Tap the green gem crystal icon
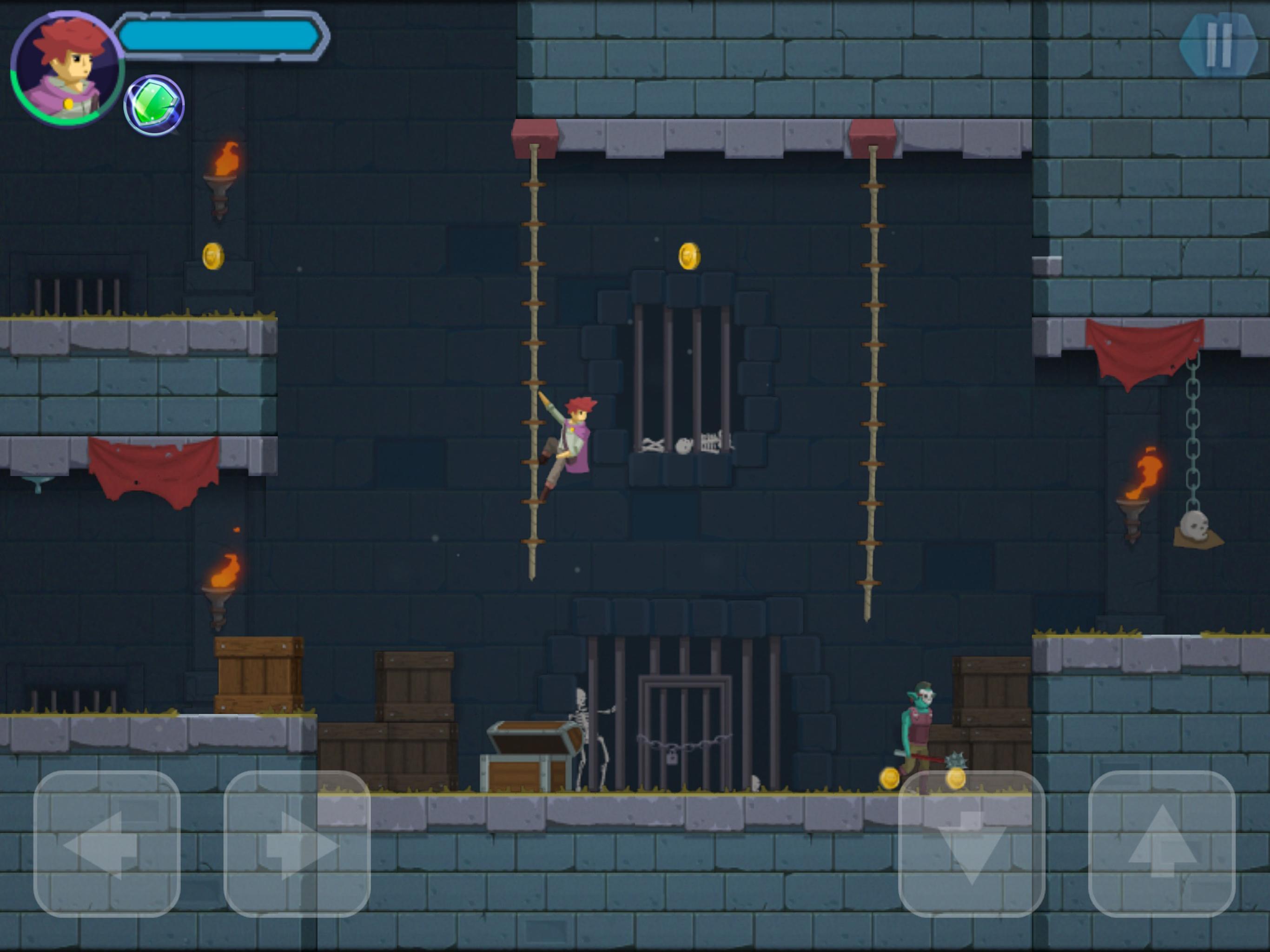 (x=154, y=103)
